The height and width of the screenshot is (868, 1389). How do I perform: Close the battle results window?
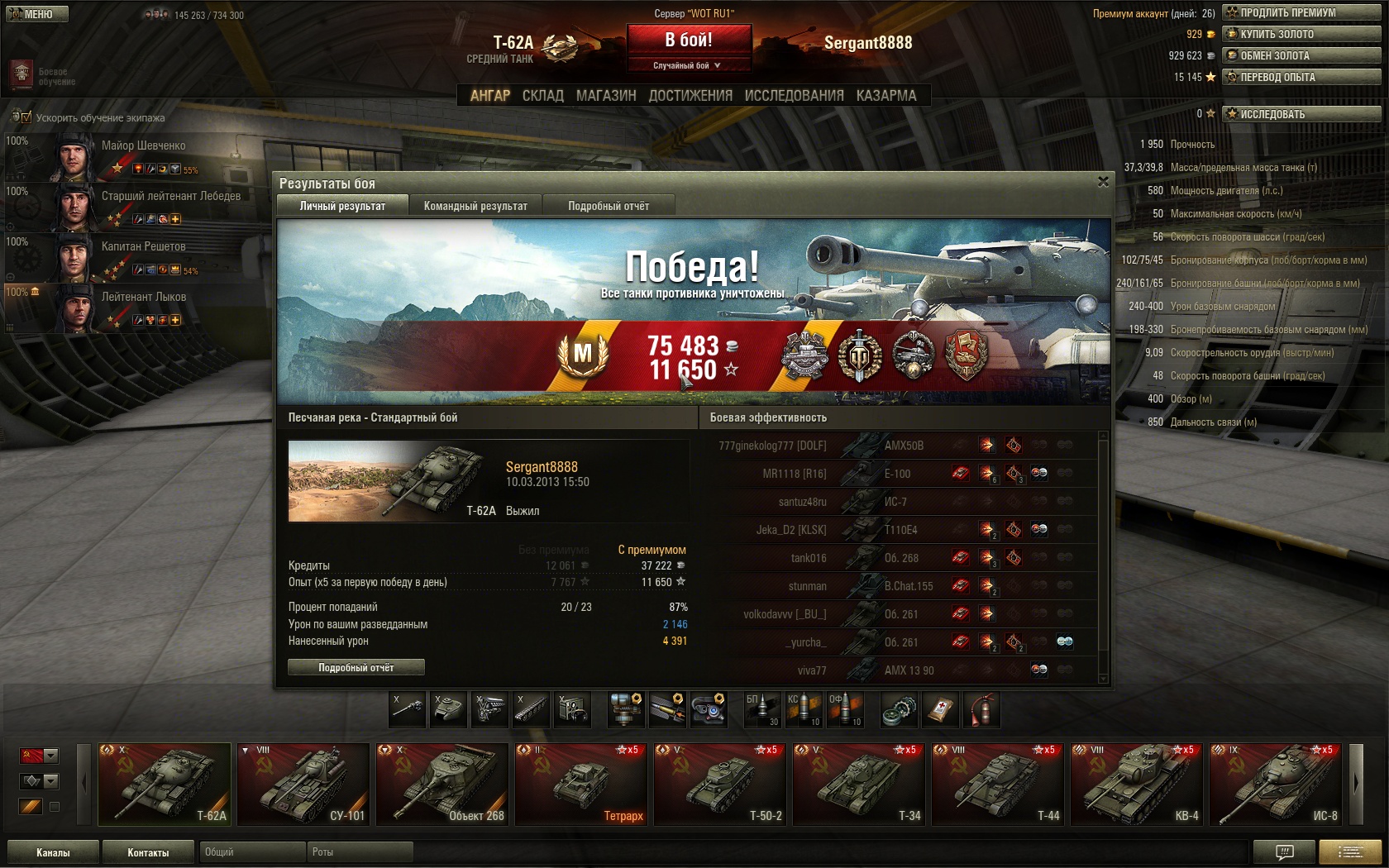click(x=1103, y=182)
